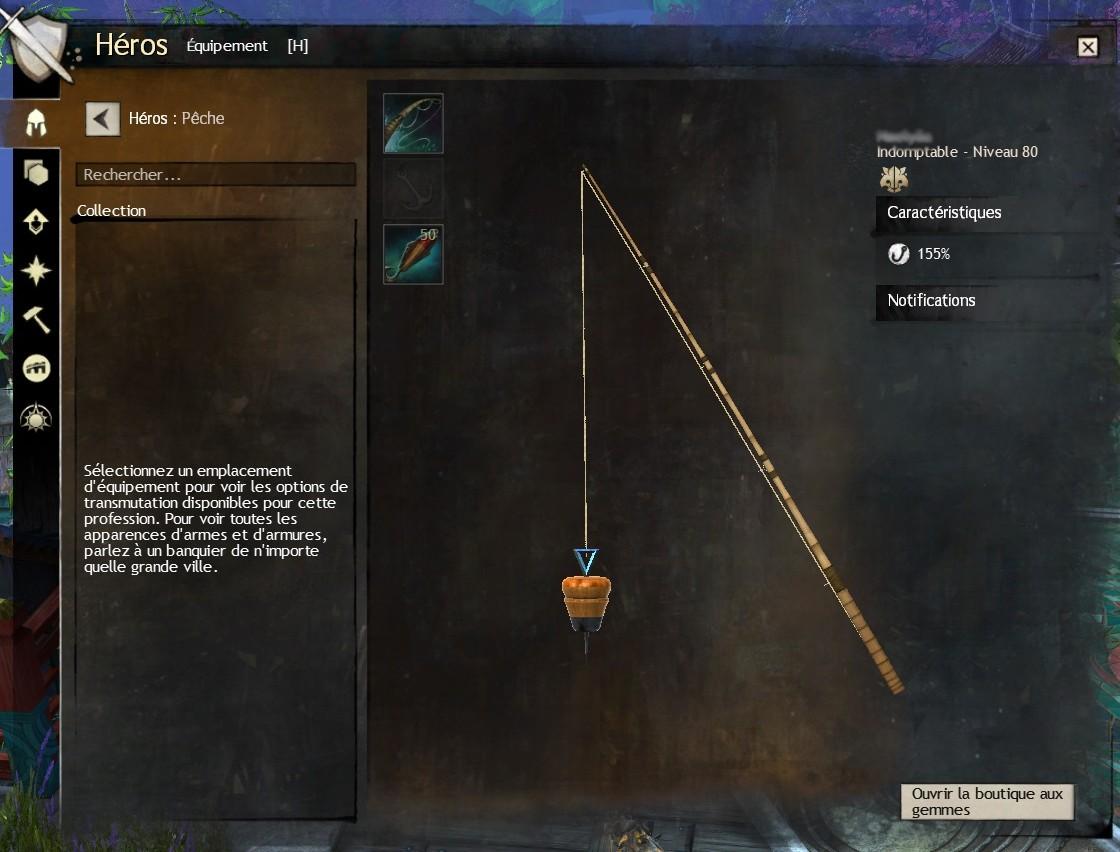Viewport: 1120px width, 852px height.
Task: Open the helmet Equipment tab
Action: pyautogui.click(x=36, y=124)
